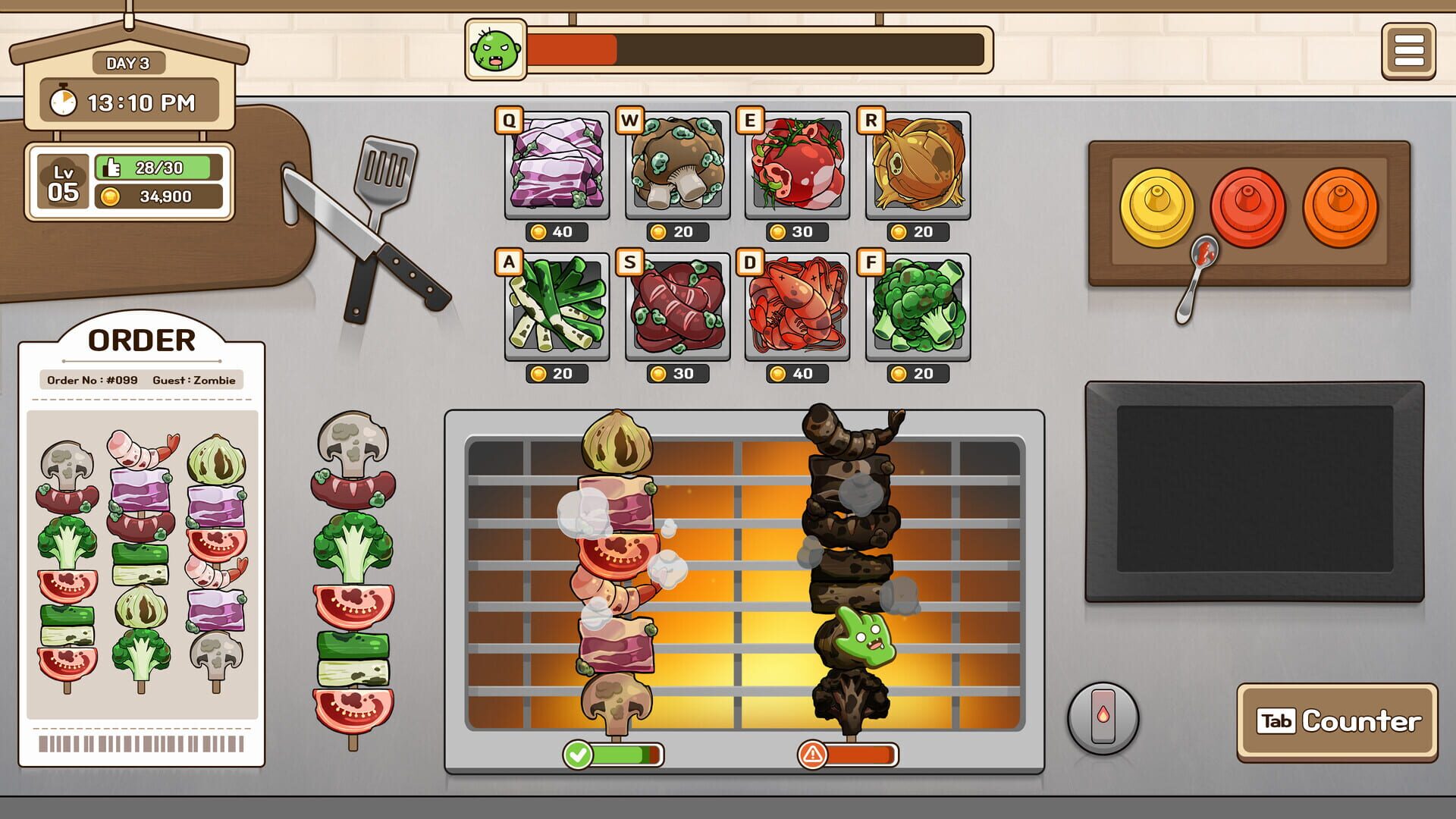The height and width of the screenshot is (819, 1456).
Task: Choose the sausage ingredient costing 30 coins
Action: (677, 309)
